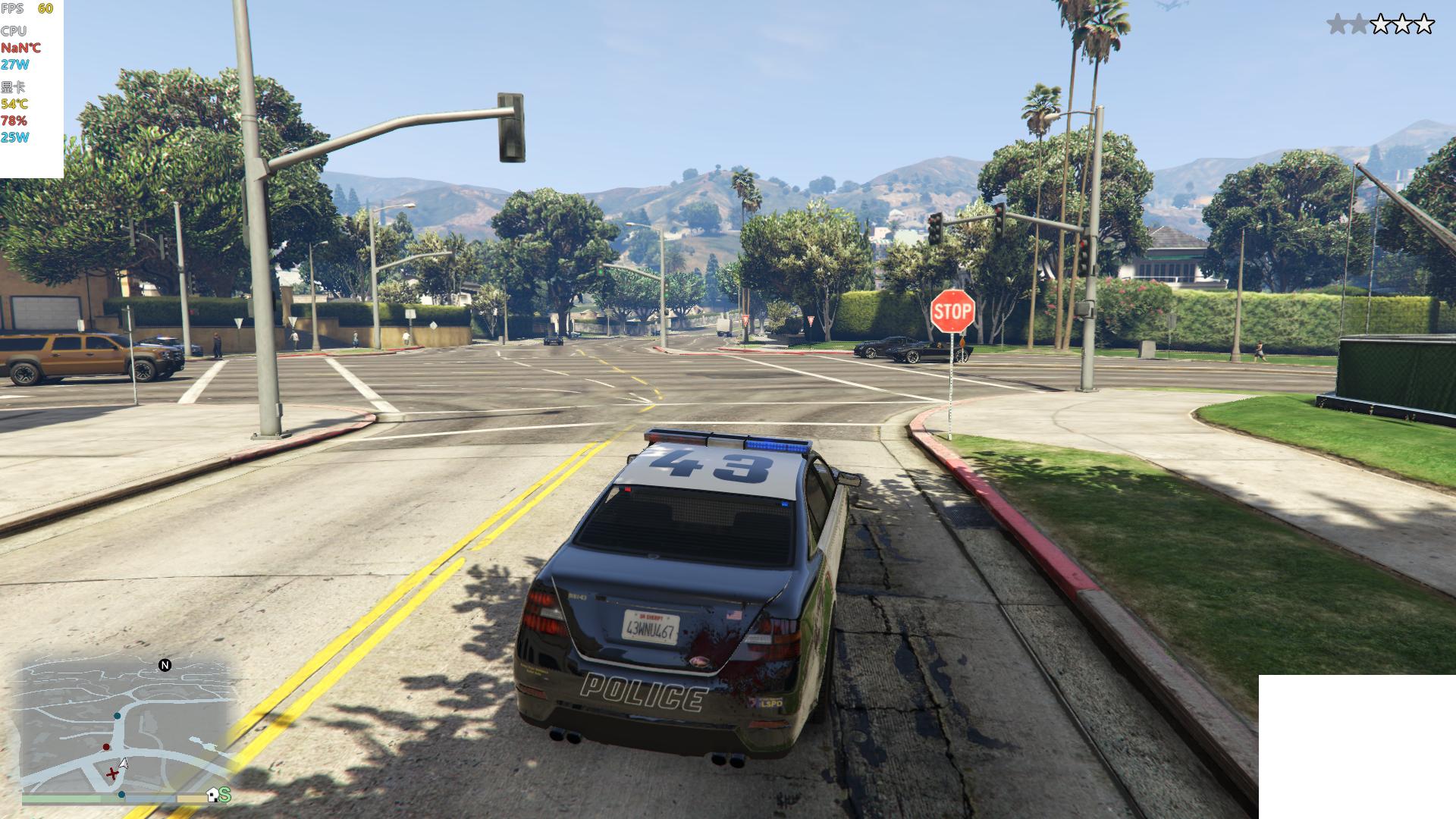1456x819 pixels.
Task: Select the white safehouse icon on minimap
Action: click(x=212, y=795)
